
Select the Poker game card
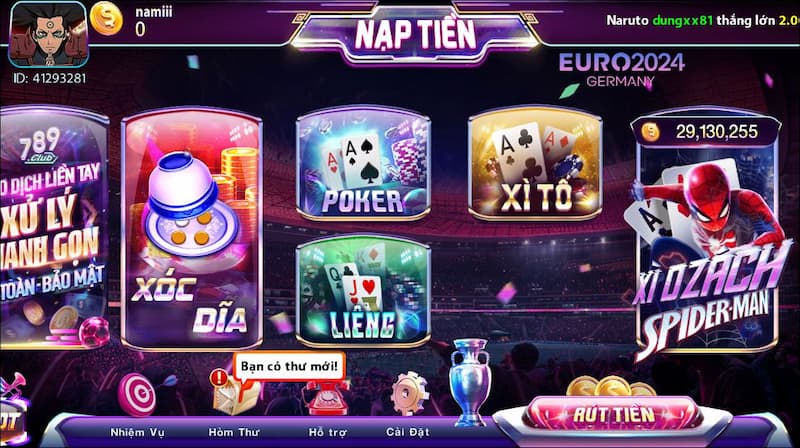[362, 167]
